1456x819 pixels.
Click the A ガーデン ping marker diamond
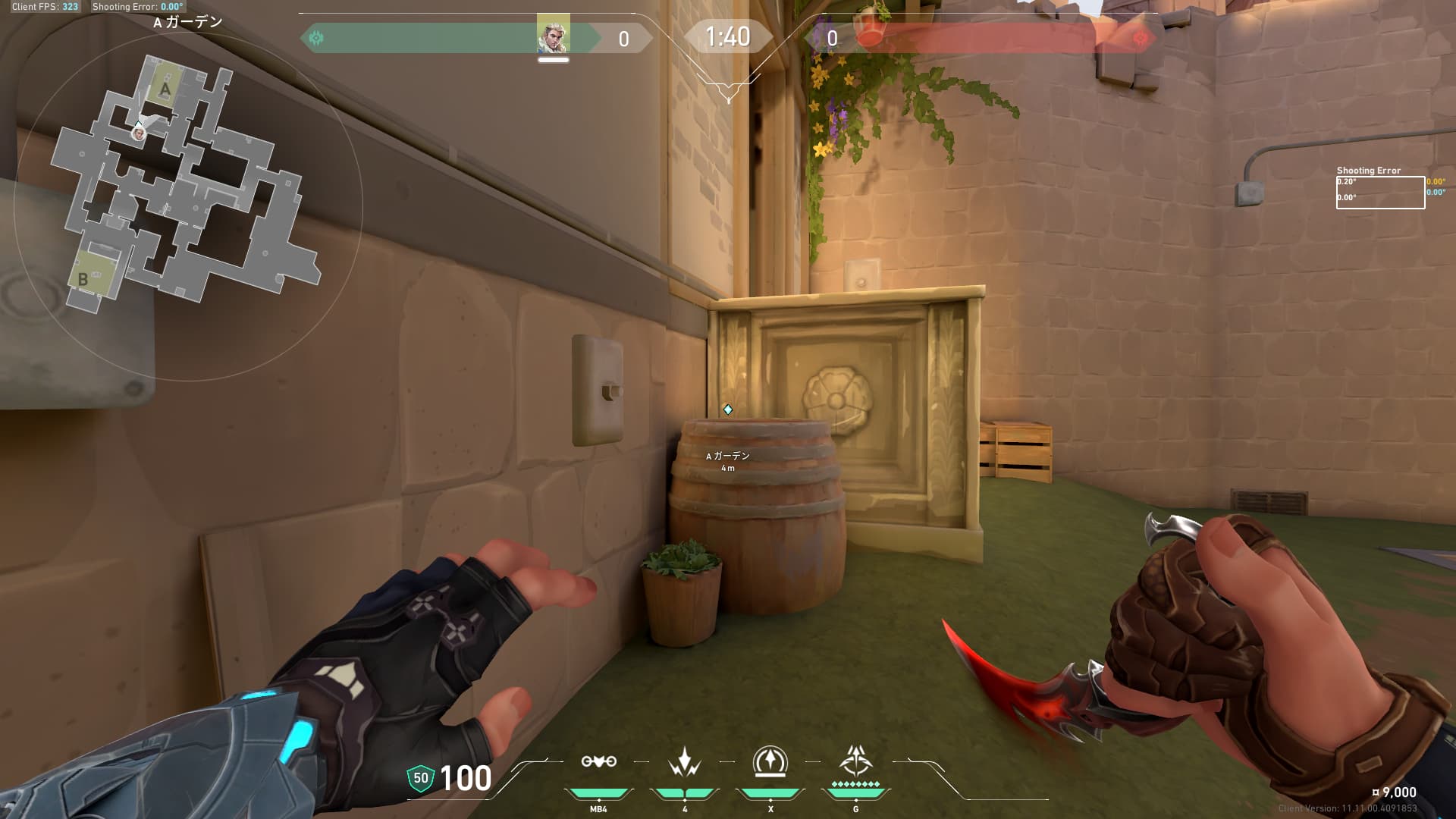click(x=728, y=409)
